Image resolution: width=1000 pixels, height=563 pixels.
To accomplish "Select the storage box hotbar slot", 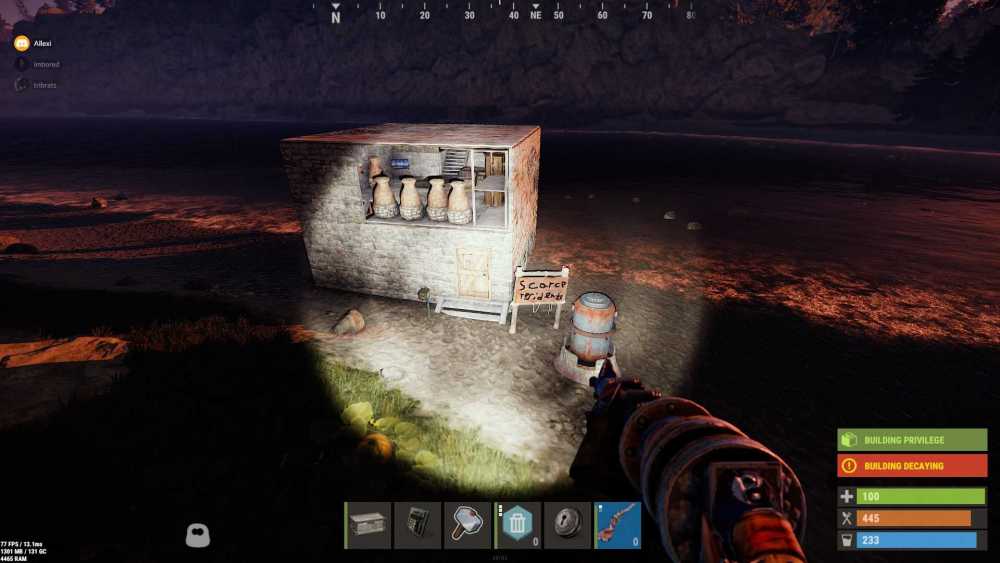I will coord(368,525).
